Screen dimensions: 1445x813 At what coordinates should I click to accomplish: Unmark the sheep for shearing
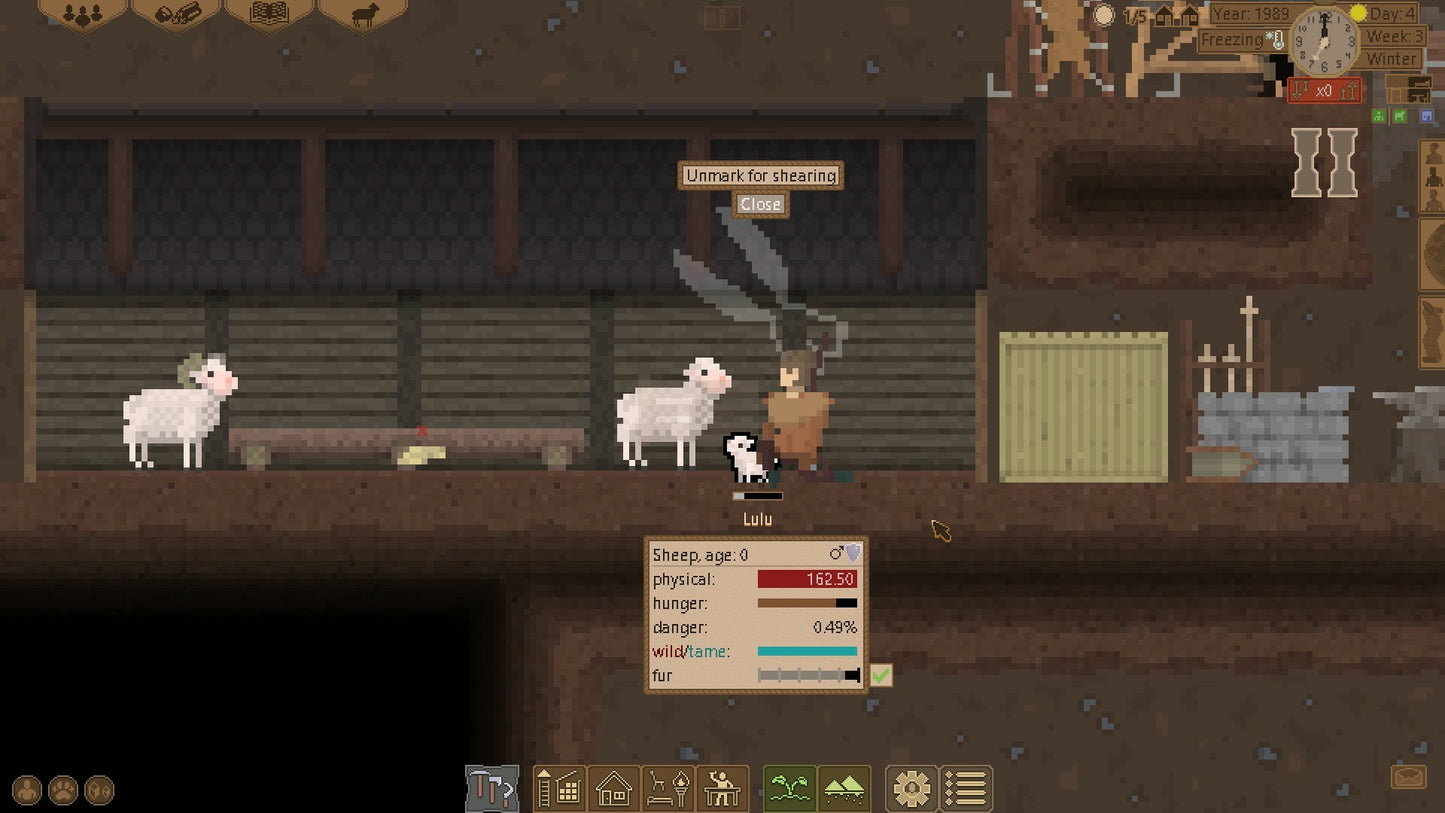point(760,176)
